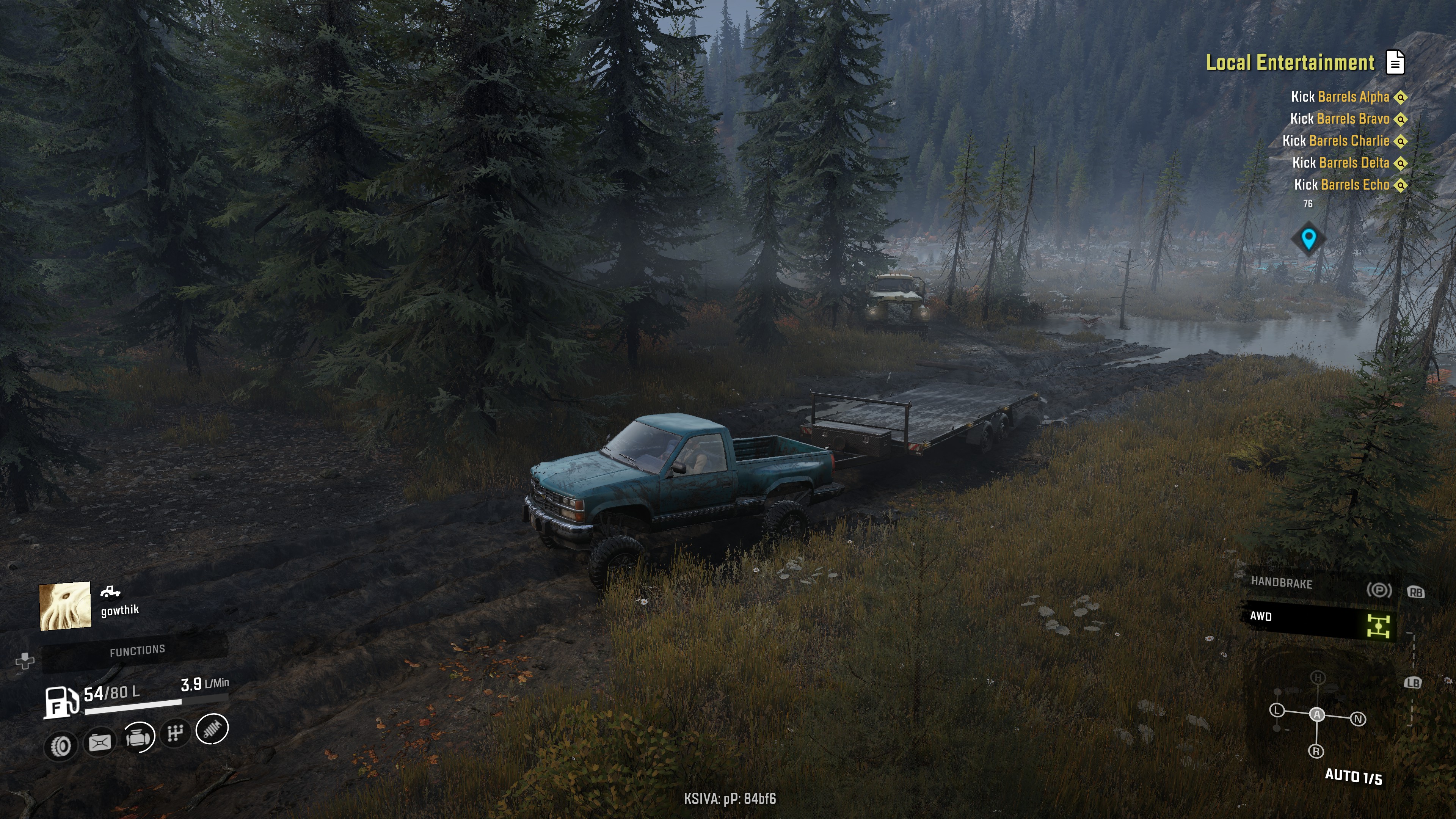Check the engine damage status icon
The height and width of the screenshot is (819, 1456).
138,737
